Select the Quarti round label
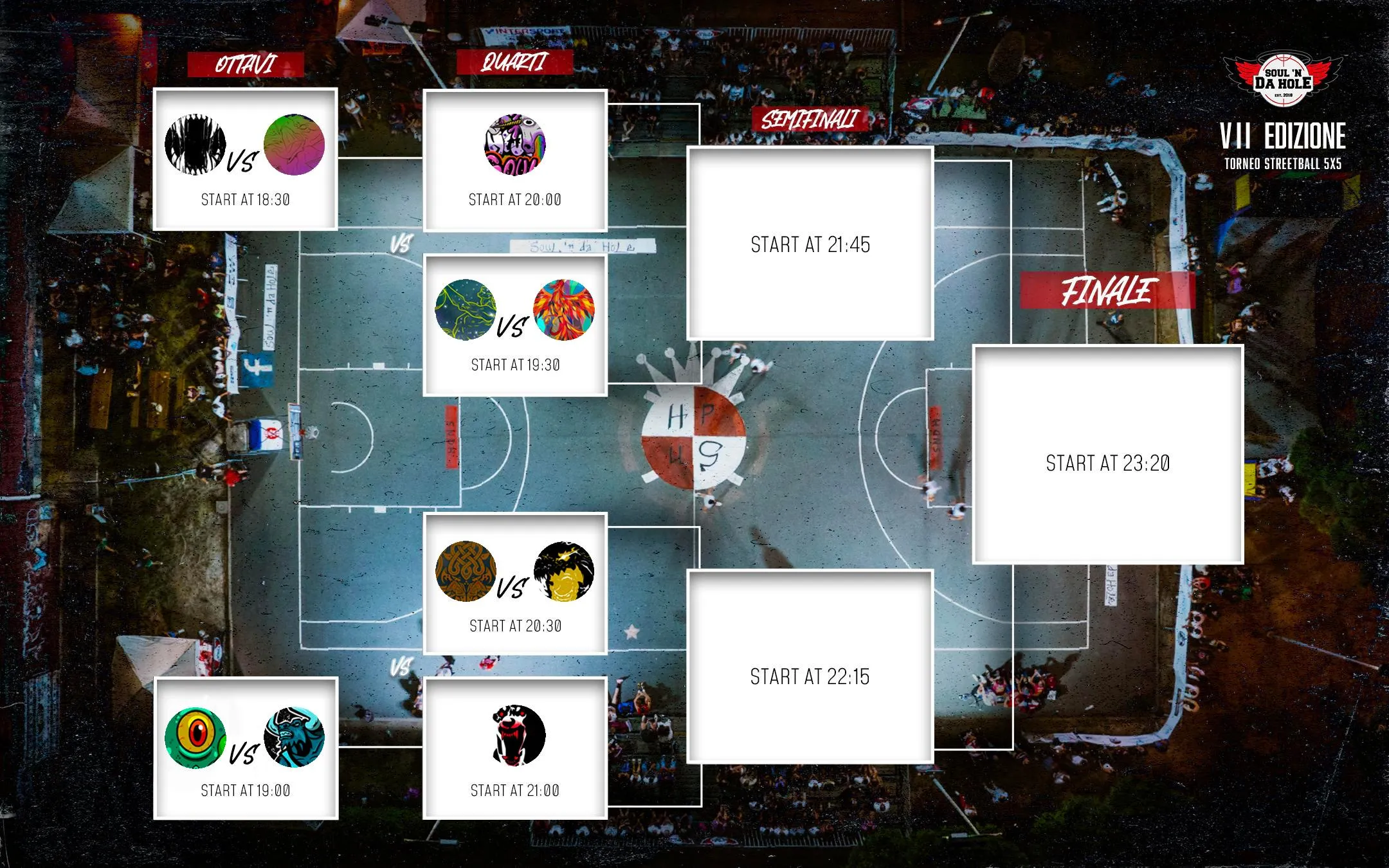 click(x=514, y=62)
